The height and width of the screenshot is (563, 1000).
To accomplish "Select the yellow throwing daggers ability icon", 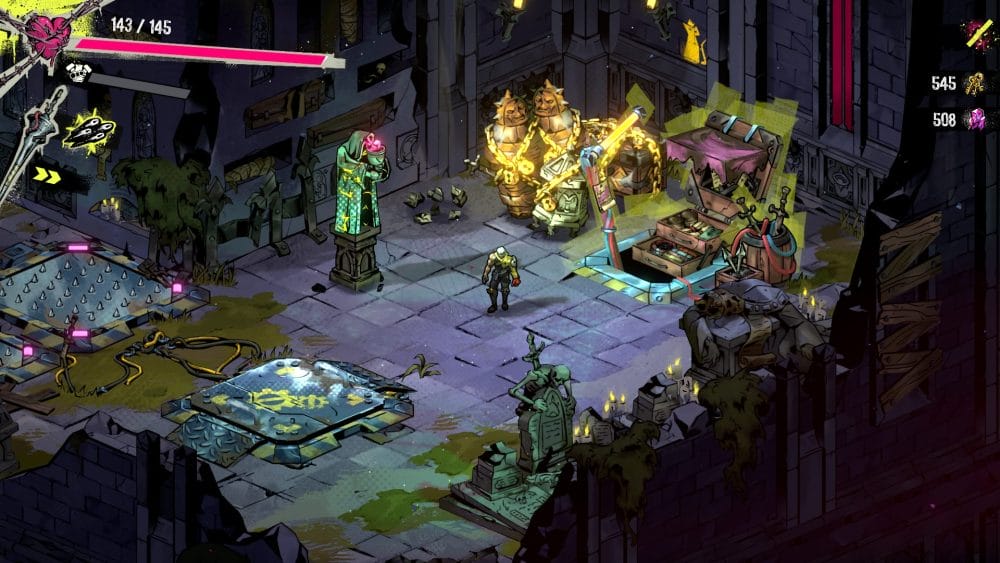I will pos(90,130).
